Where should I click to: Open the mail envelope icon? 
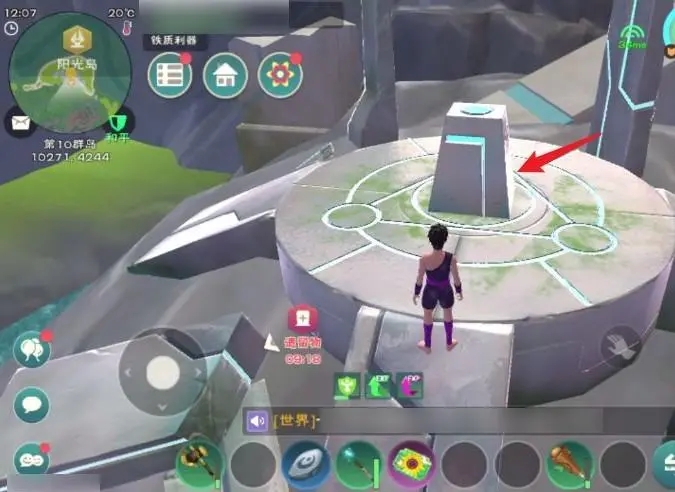click(19, 122)
